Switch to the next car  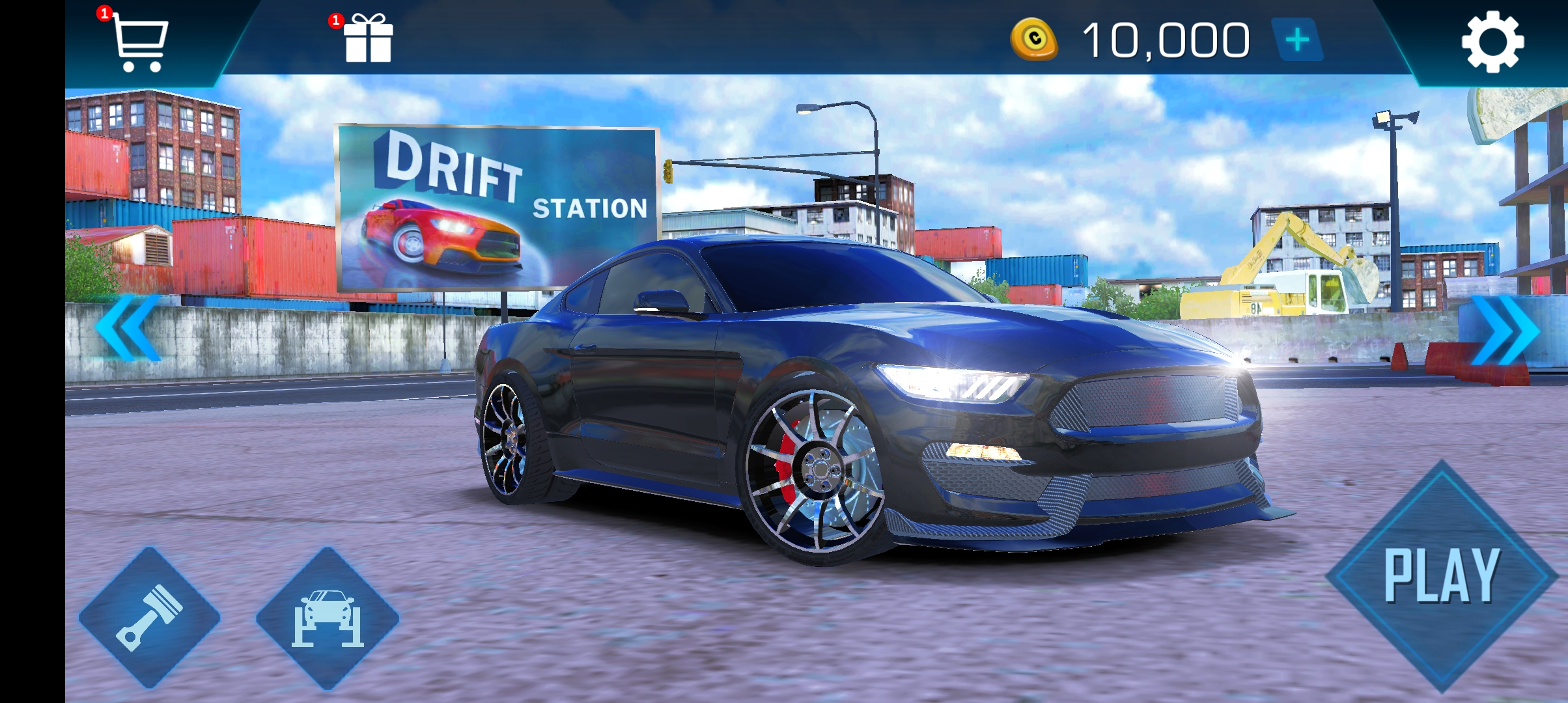[1505, 331]
